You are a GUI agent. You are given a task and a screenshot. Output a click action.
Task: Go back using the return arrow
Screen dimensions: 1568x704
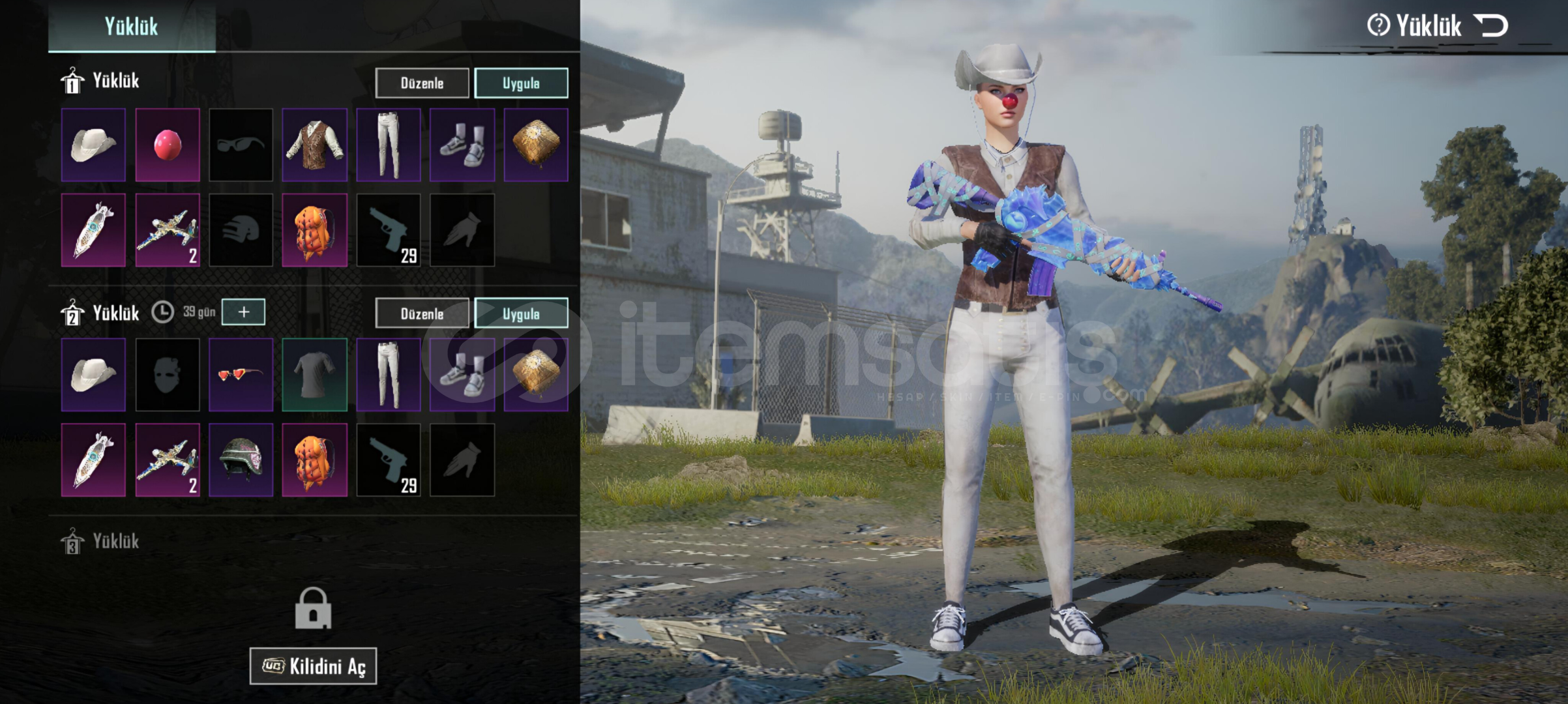1492,26
